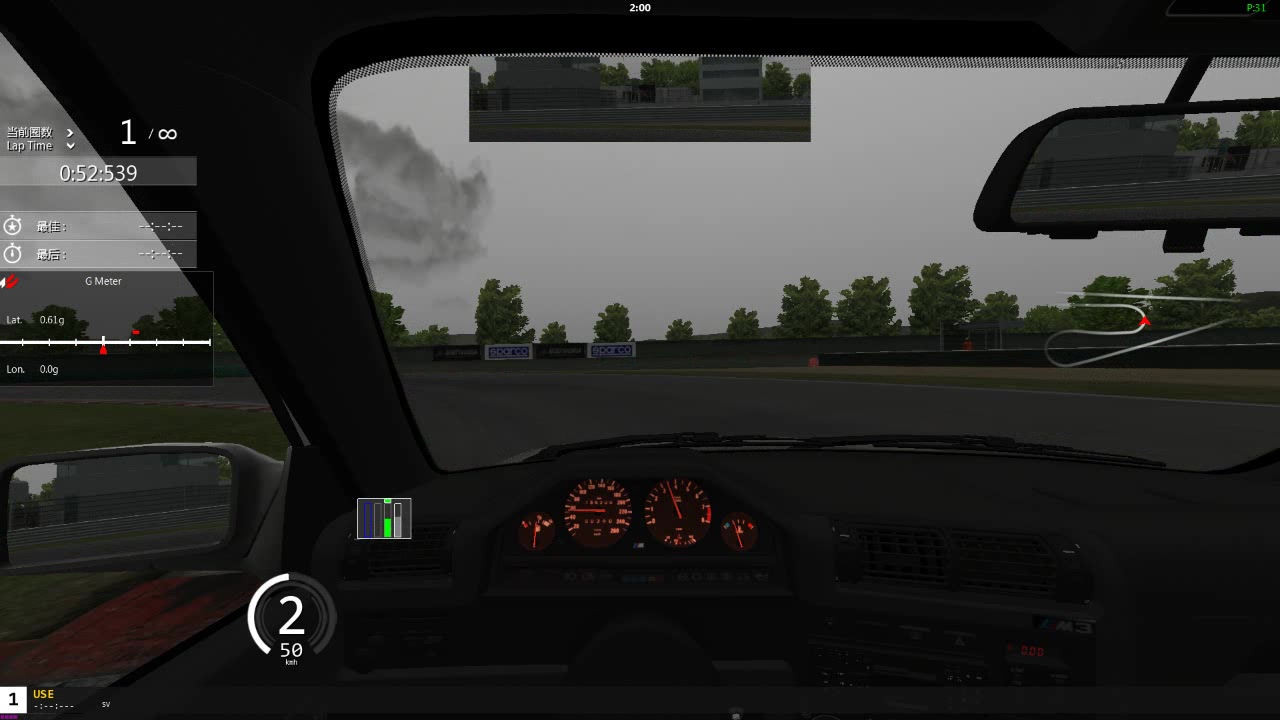
Task: Collapse Lap Time using the down chevron
Action: 69,146
